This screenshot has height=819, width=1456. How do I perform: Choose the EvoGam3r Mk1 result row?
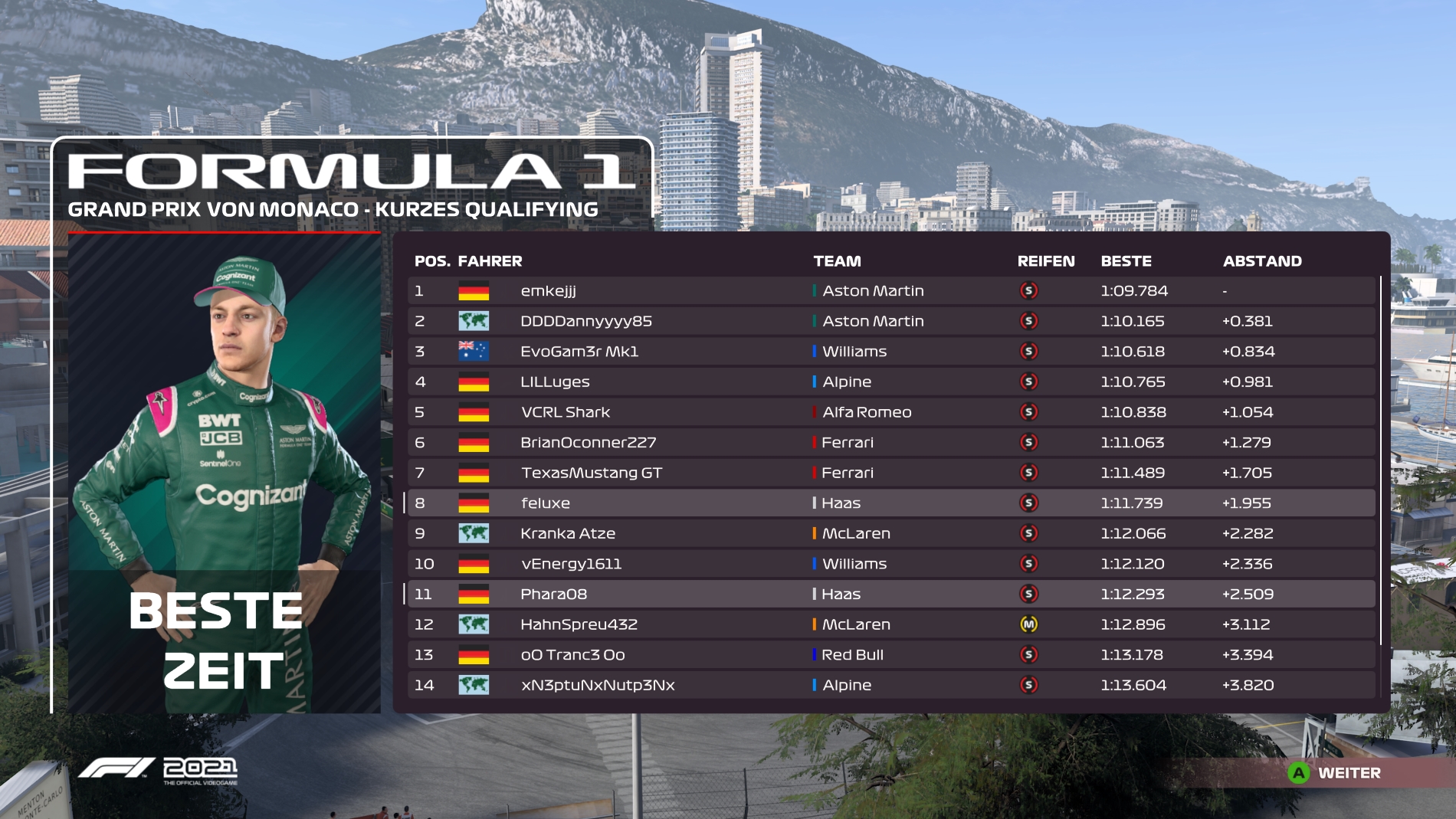click(x=889, y=352)
